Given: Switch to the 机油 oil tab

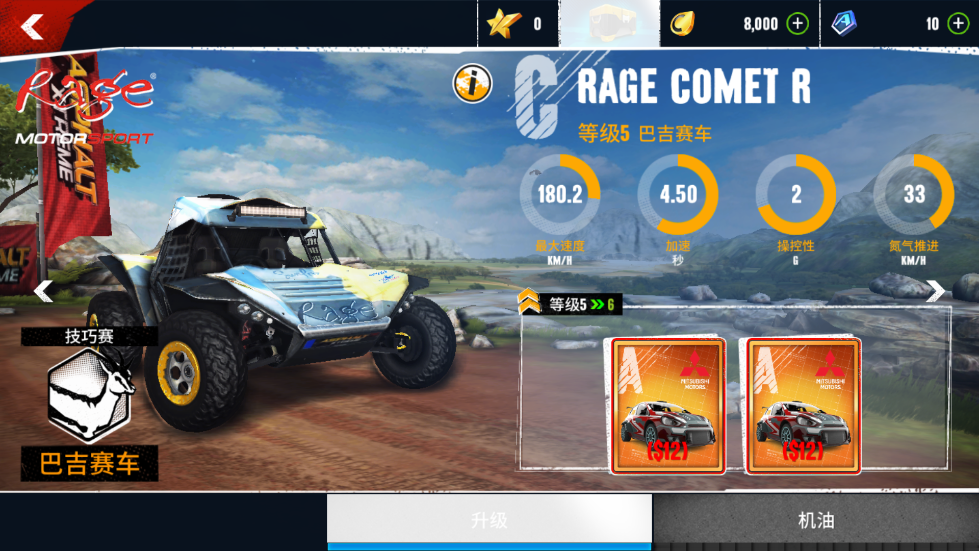Looking at the screenshot, I should point(816,520).
